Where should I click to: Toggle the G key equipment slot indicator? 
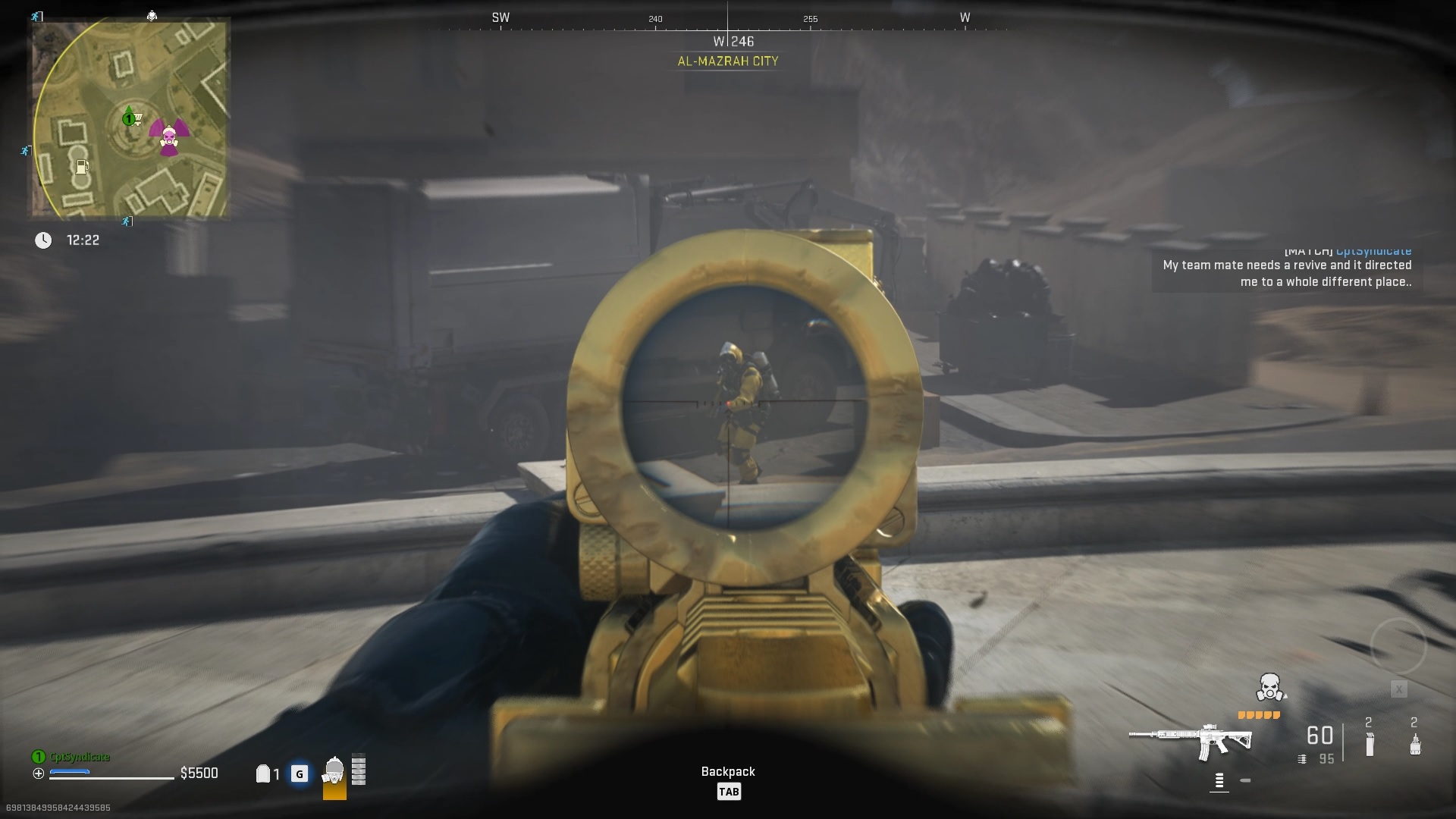pyautogui.click(x=300, y=773)
